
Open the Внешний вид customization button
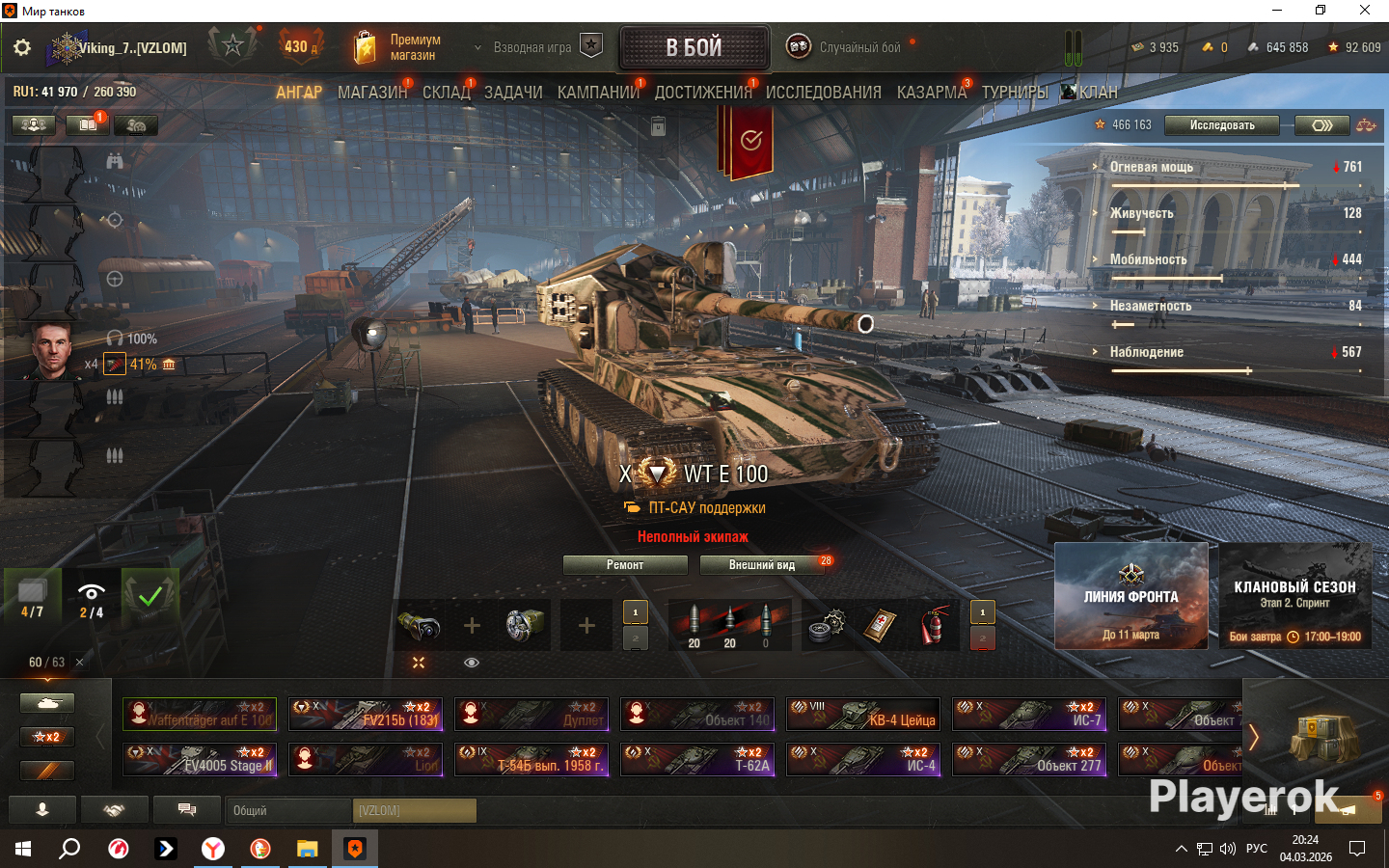click(x=762, y=565)
